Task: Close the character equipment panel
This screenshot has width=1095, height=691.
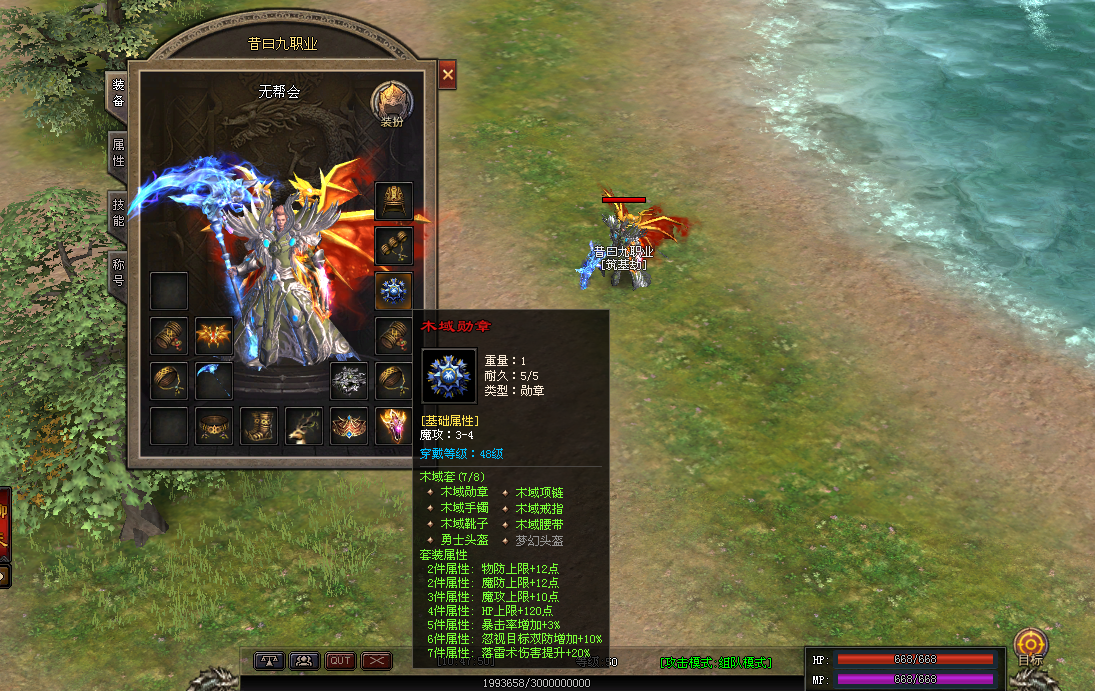Action: coord(447,75)
